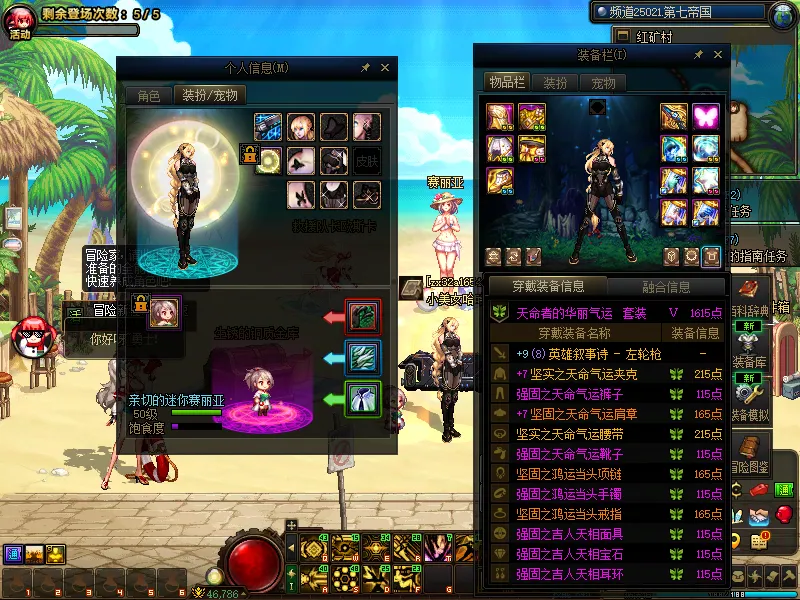Switch to the 装扮 tab in the equipment window
Viewport: 800px width, 600px height.
pos(555,83)
